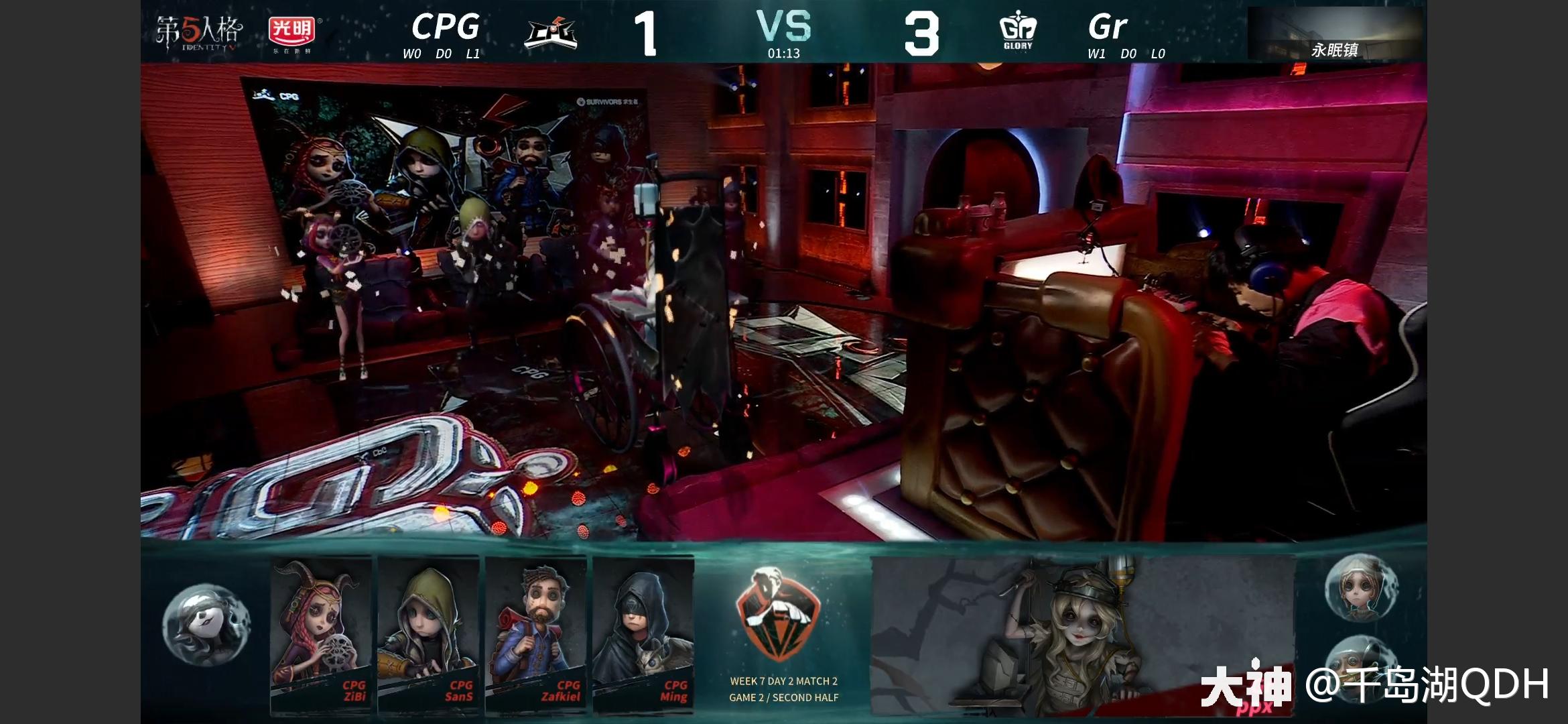Select CPG ZiBi's survivor card

[x=321, y=633]
